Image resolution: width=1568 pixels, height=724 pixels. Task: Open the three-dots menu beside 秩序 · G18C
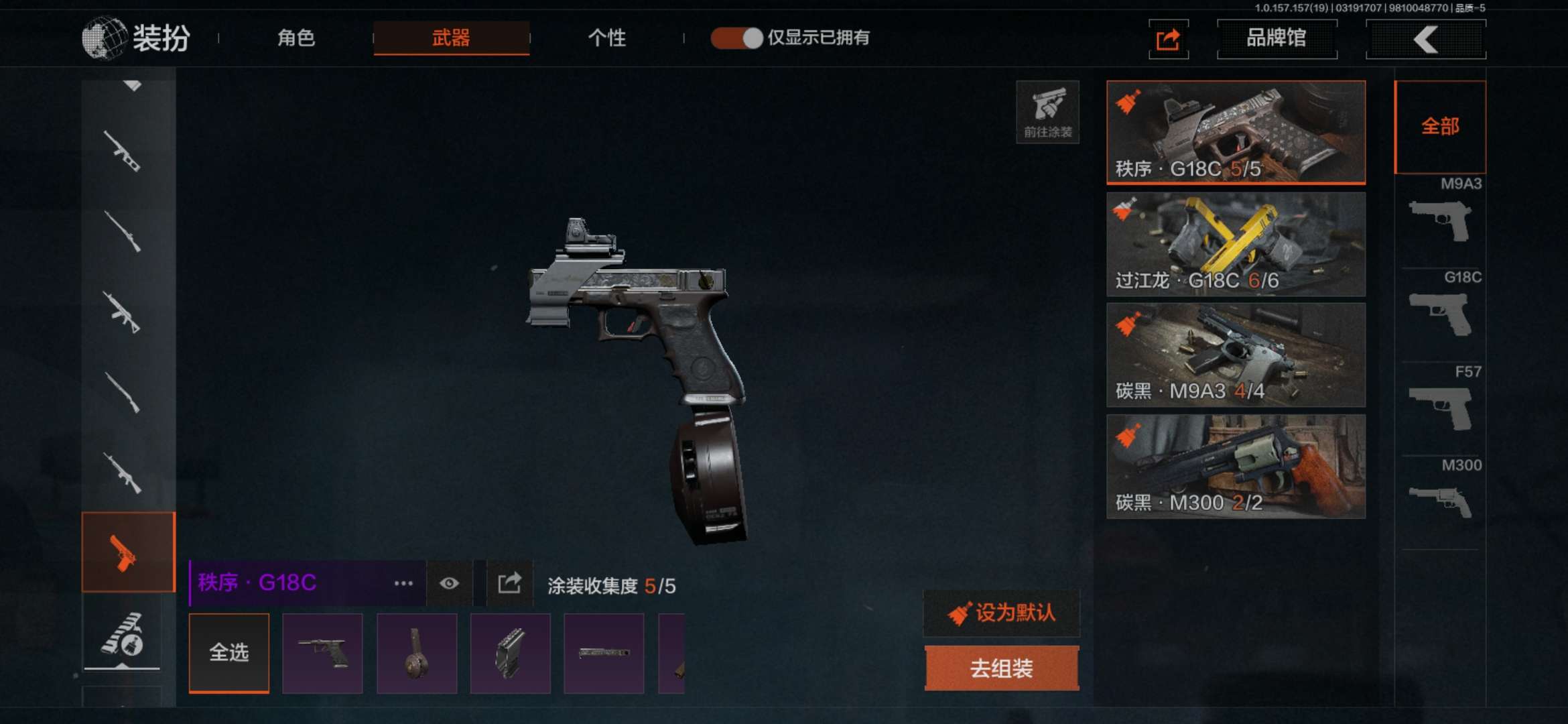(x=403, y=583)
